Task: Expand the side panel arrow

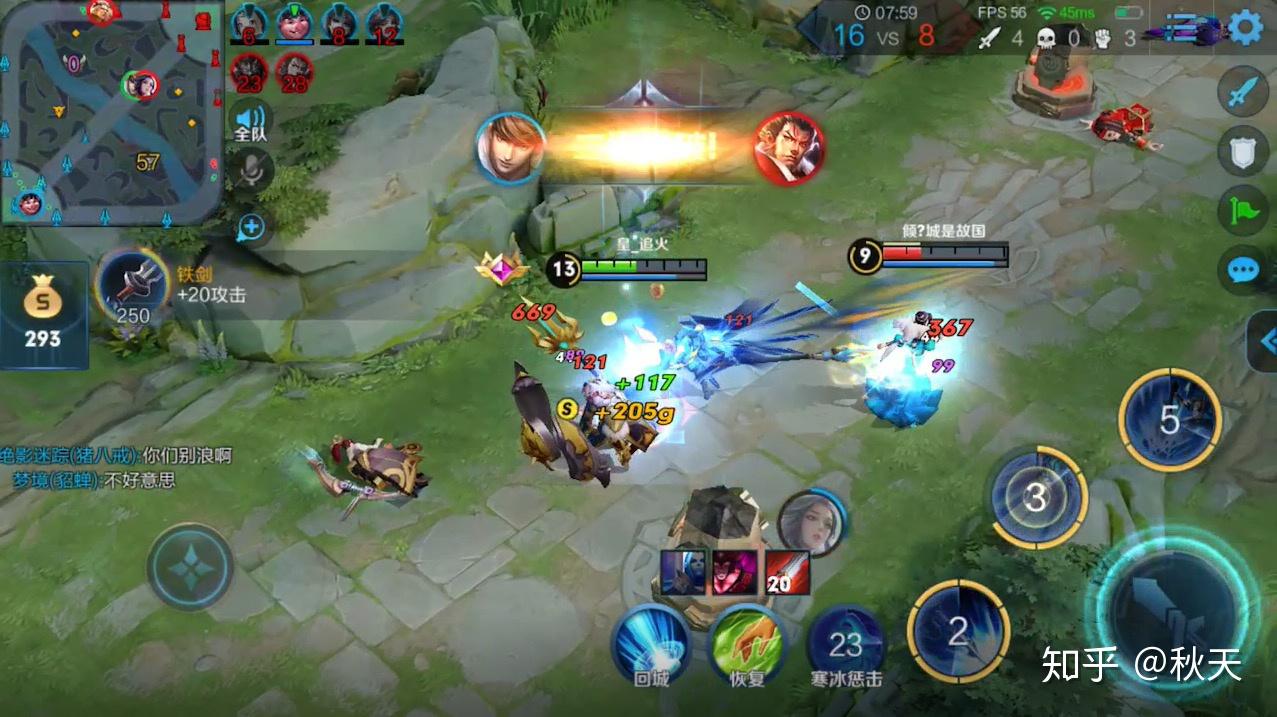Action: (x=1265, y=341)
